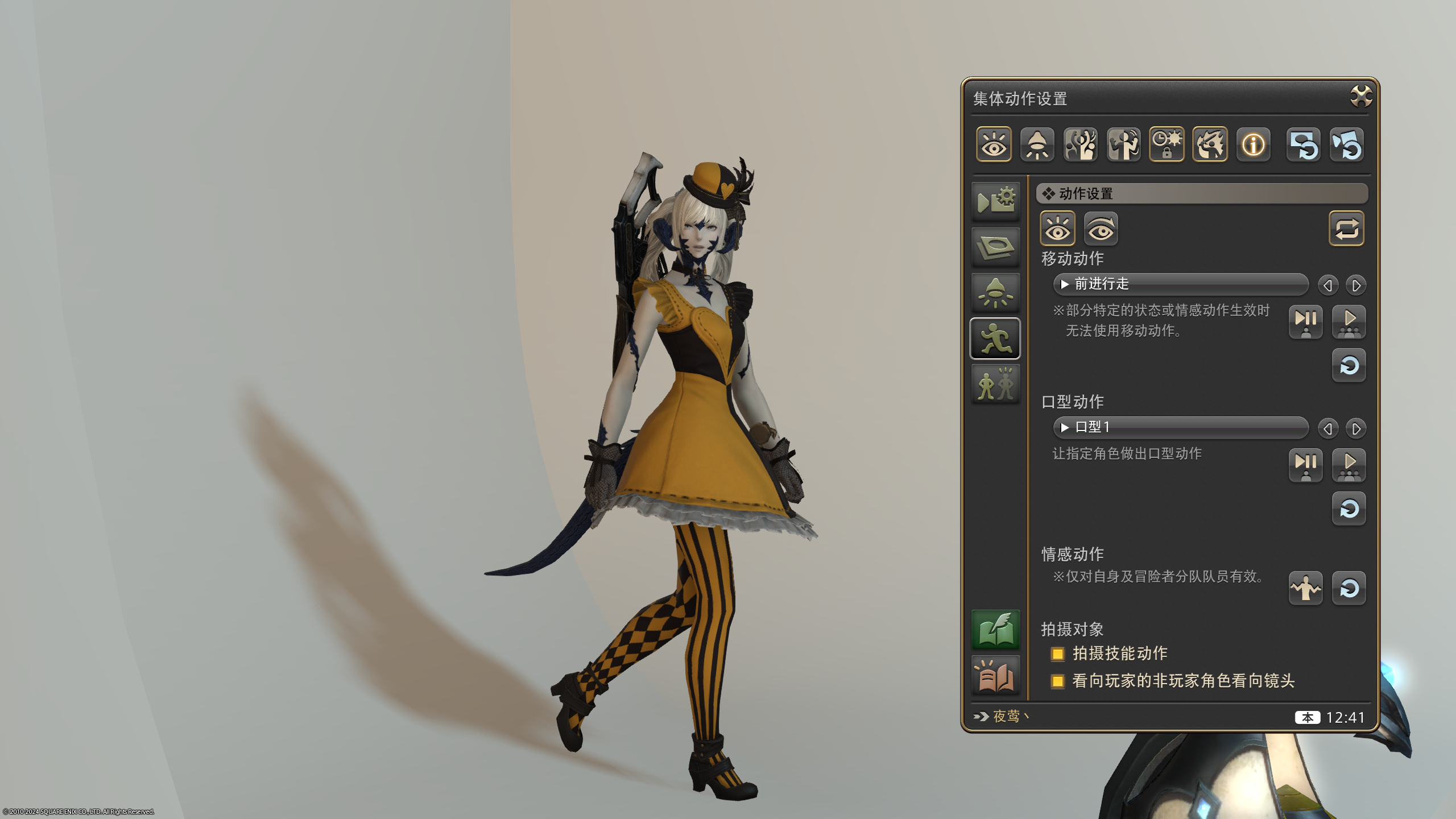Viewport: 1456px width, 819px height.
Task: Select the character display sidebar icon with two figures
Action: 995,384
